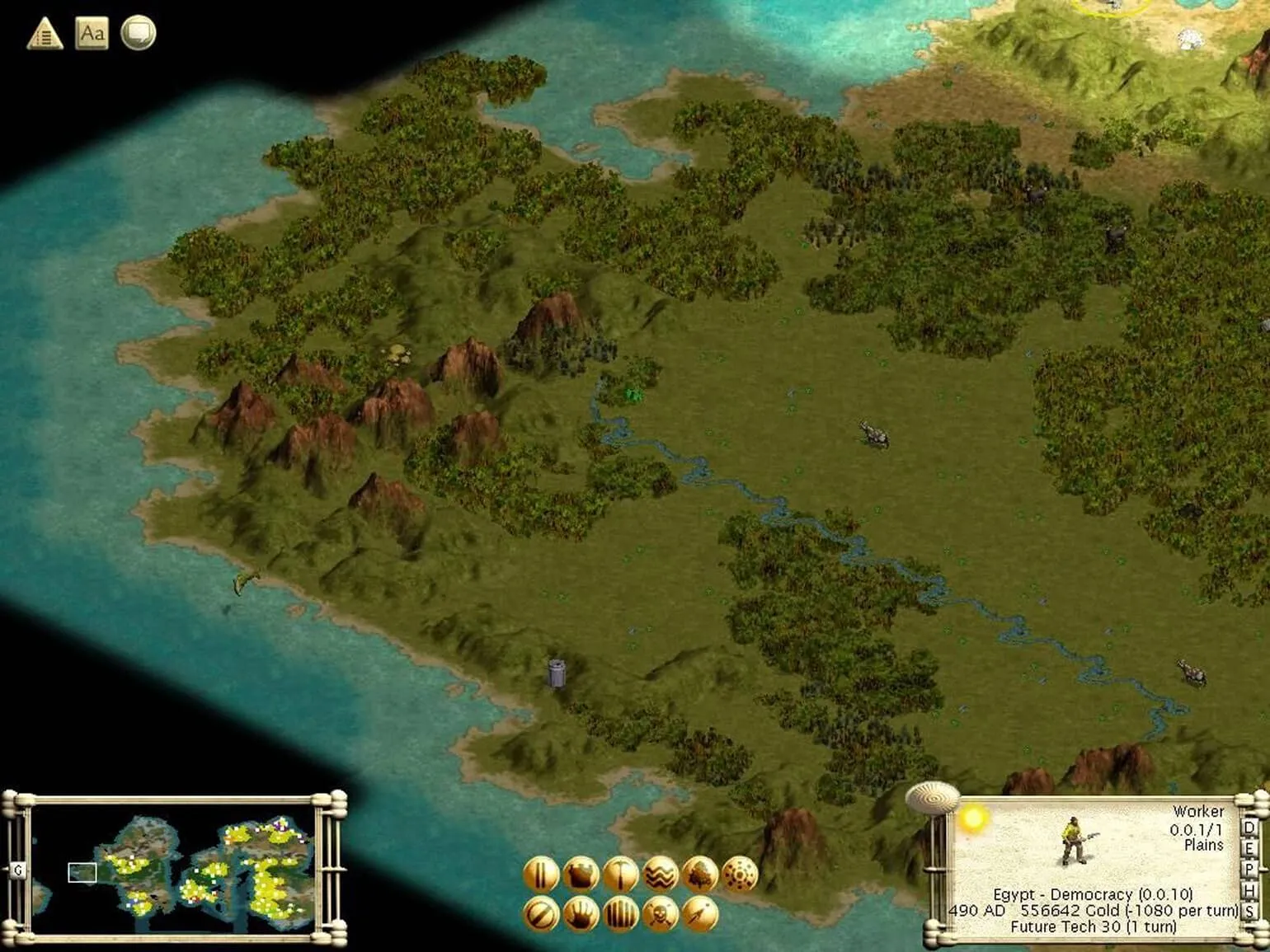Toggle the minimap G grid button
Image resolution: width=1270 pixels, height=952 pixels.
click(x=18, y=870)
